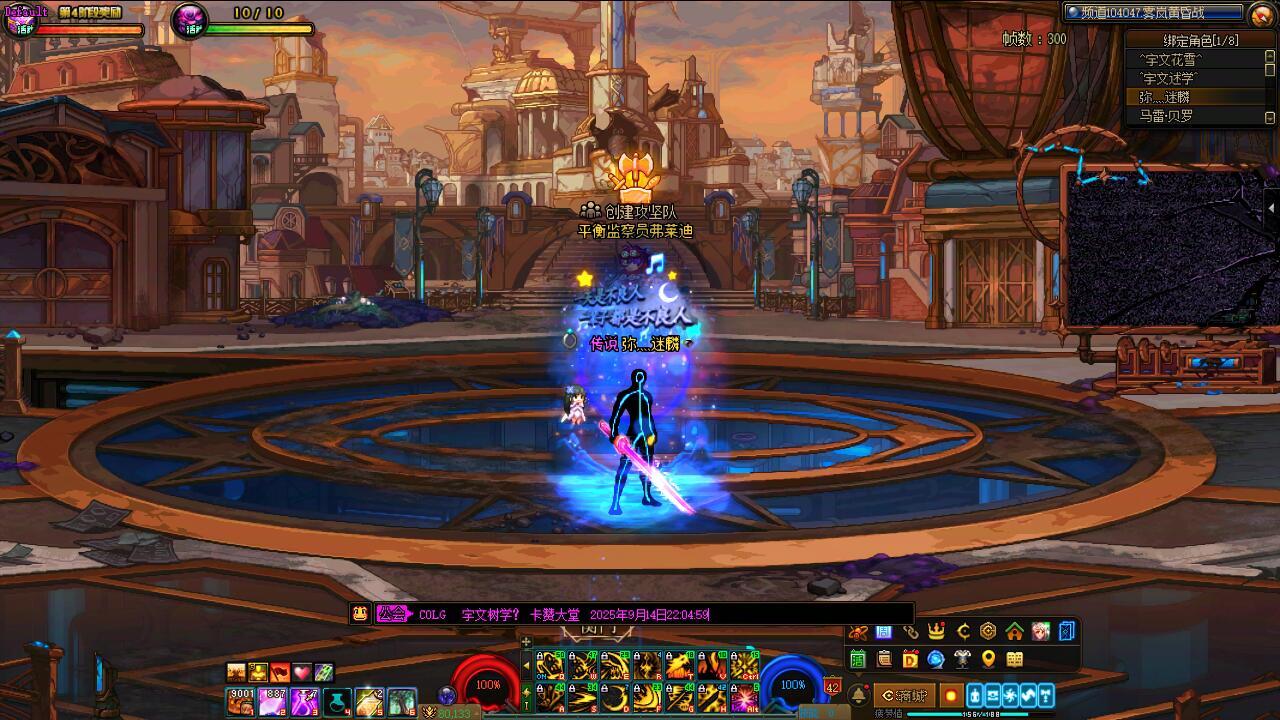Open the blue cards icon

coord(1067,631)
